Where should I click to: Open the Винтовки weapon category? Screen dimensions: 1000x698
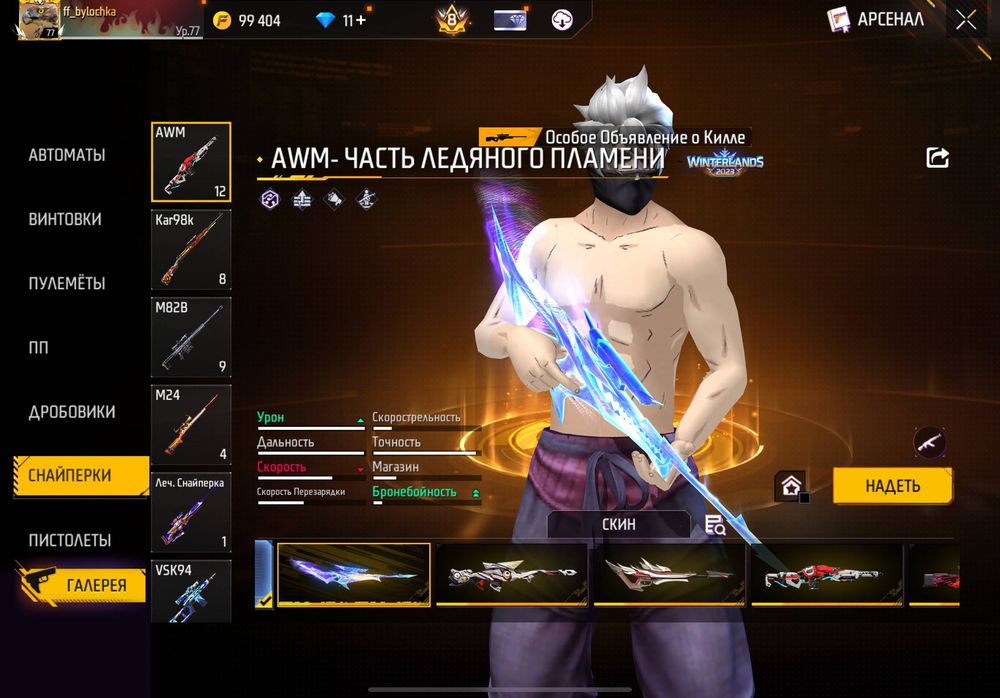coord(65,219)
